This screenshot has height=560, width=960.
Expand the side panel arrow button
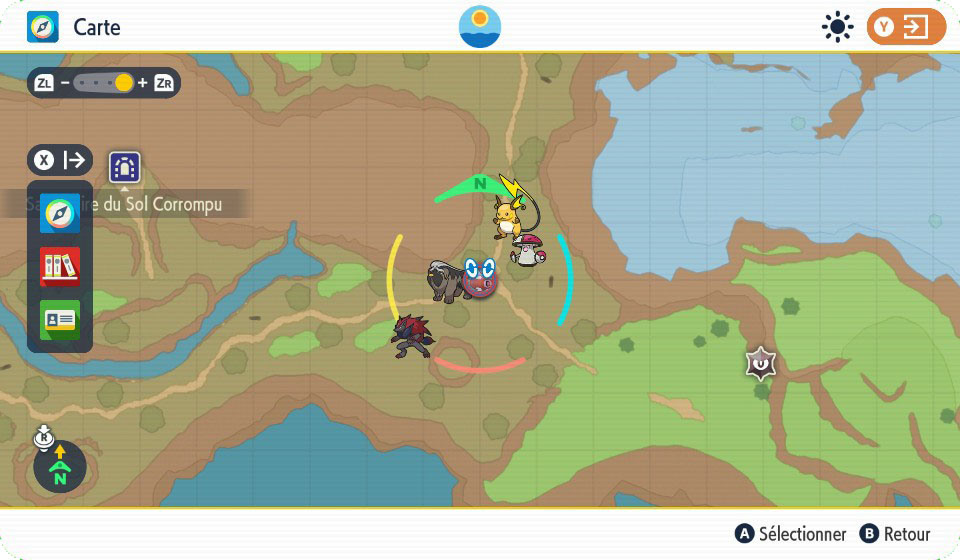tap(61, 160)
